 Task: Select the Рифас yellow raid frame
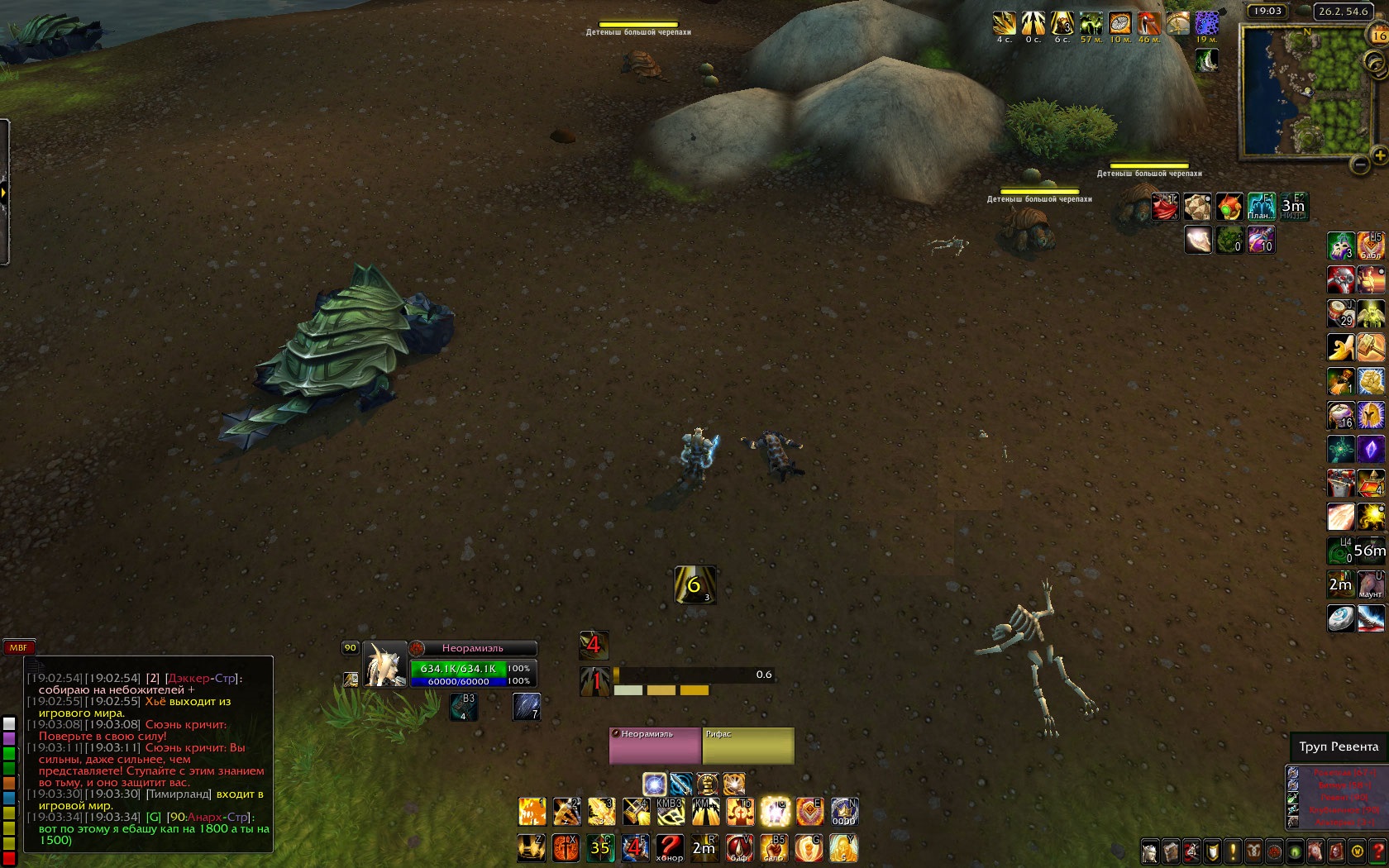pos(747,746)
